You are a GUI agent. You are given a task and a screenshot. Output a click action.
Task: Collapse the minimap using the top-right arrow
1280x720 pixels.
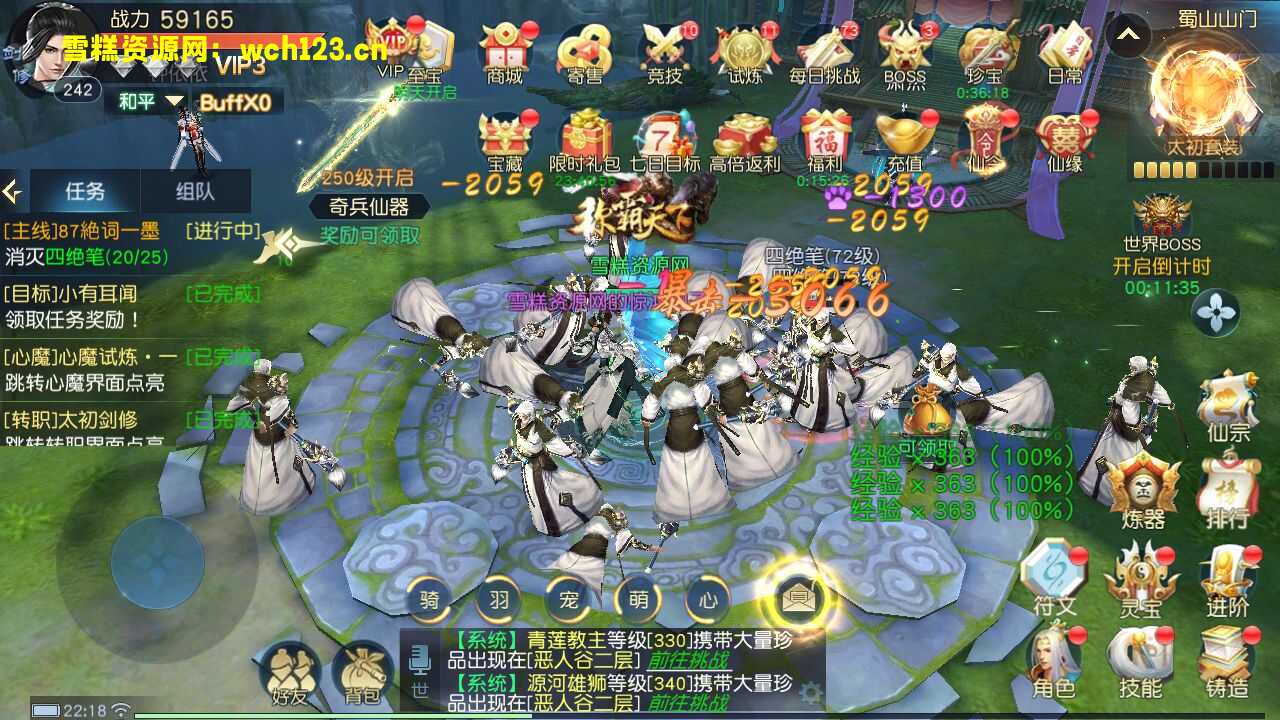[1127, 33]
